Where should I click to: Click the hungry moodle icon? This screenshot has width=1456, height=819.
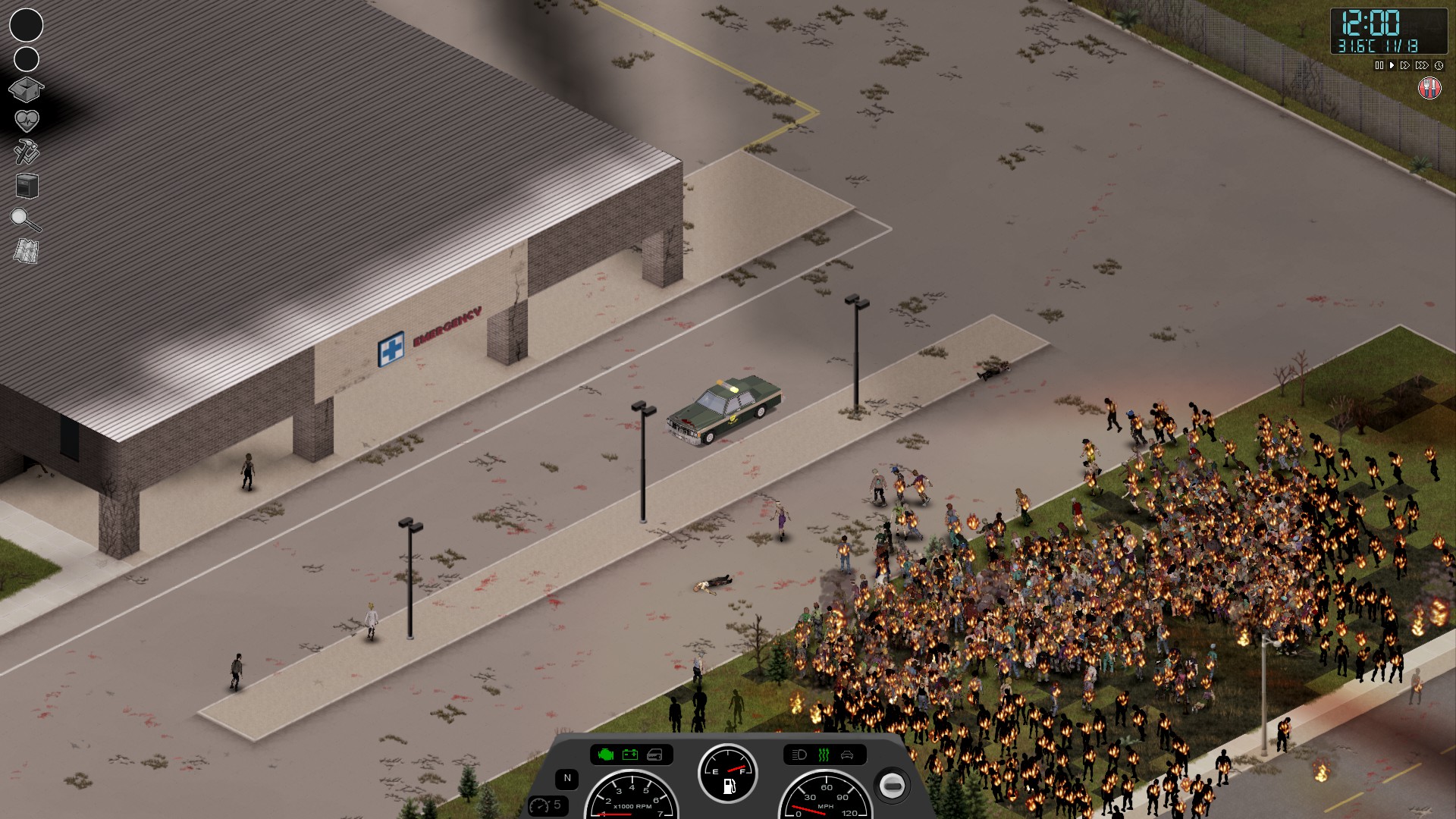(1430, 88)
